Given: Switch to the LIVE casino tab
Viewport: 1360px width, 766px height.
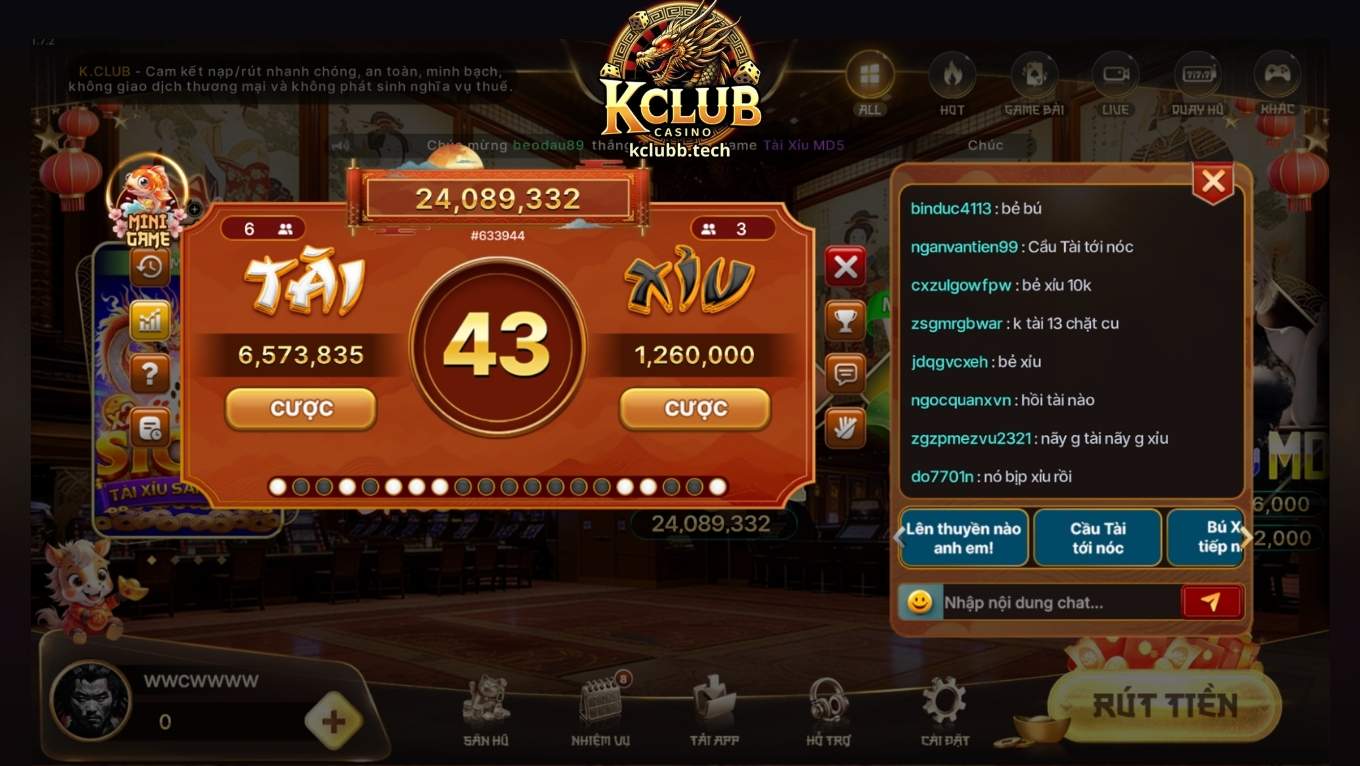Looking at the screenshot, I should (x=1114, y=73).
